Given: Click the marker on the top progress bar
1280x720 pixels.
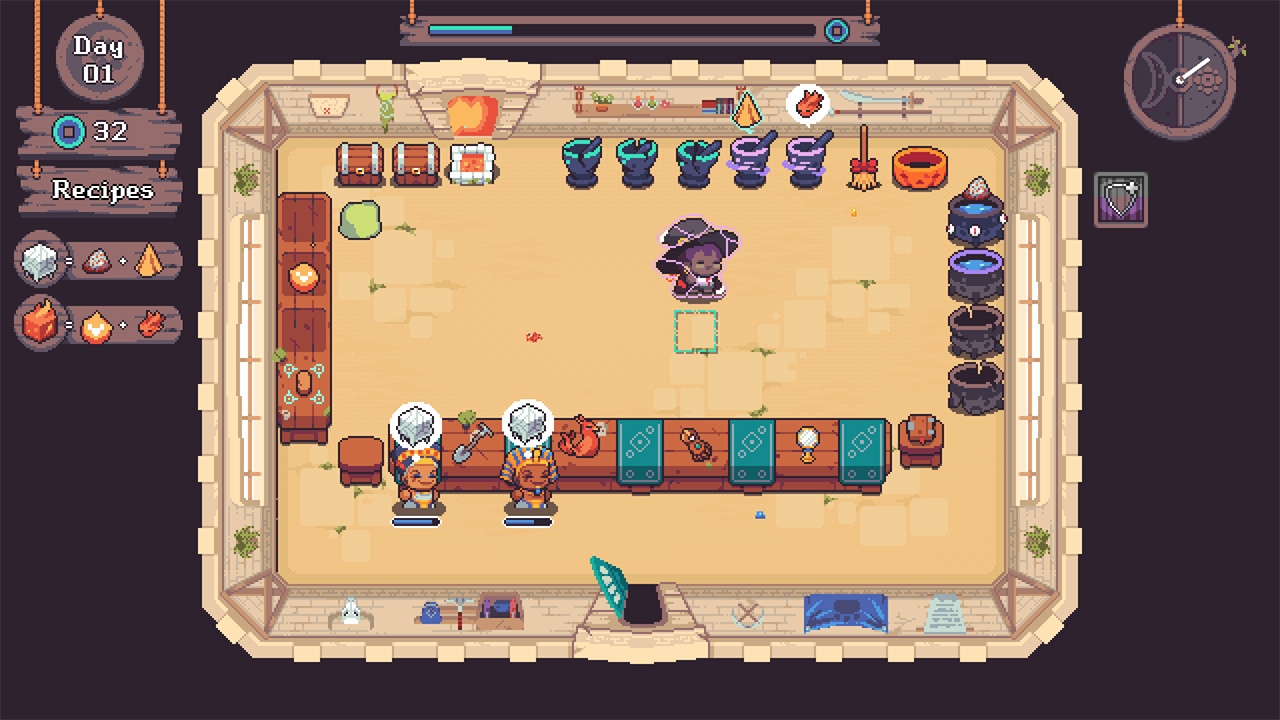Looking at the screenshot, I should click(836, 30).
